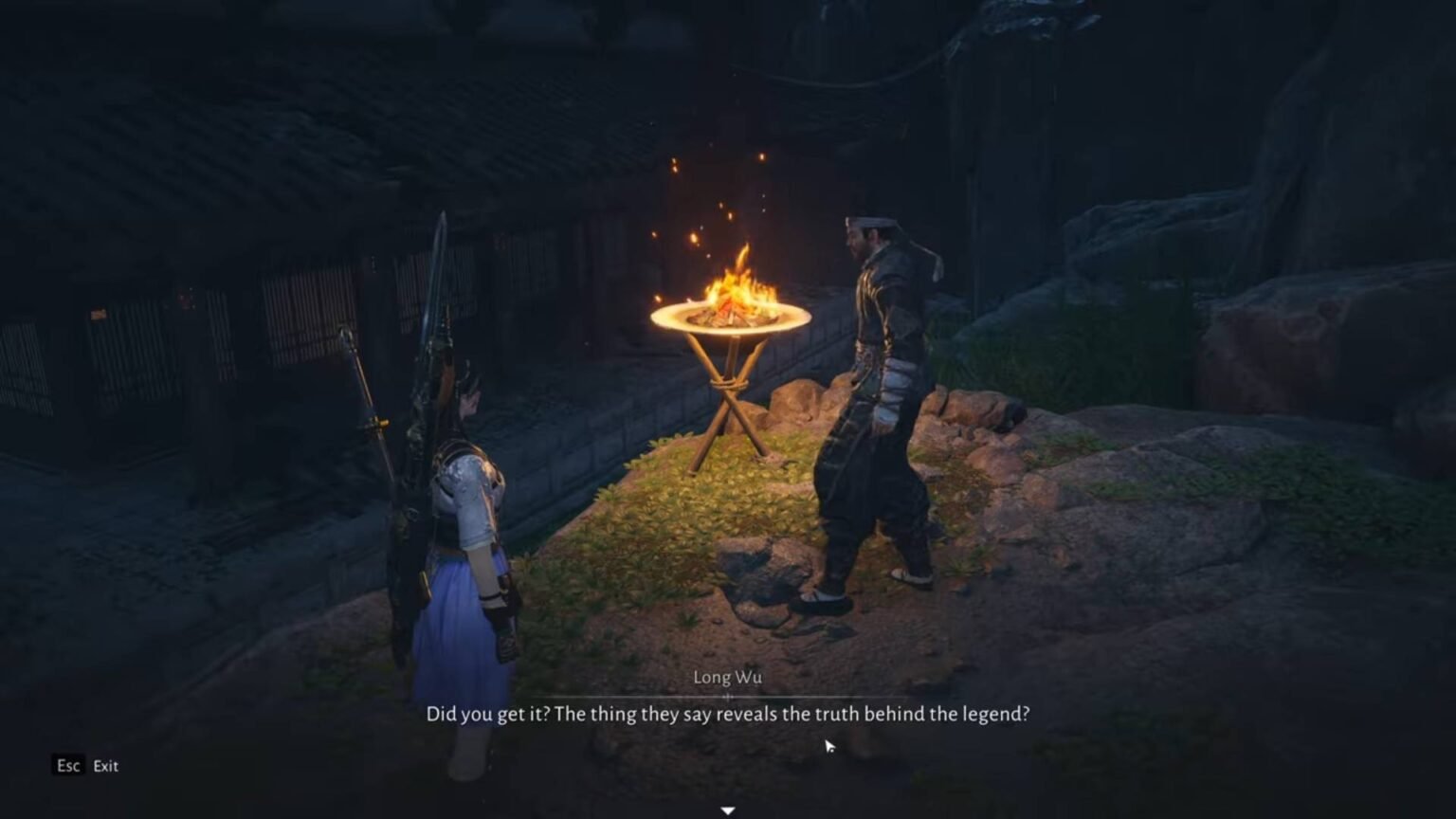This screenshot has width=1456, height=819.
Task: Click the small diamond divider under Long Wu
Action: click(x=728, y=695)
